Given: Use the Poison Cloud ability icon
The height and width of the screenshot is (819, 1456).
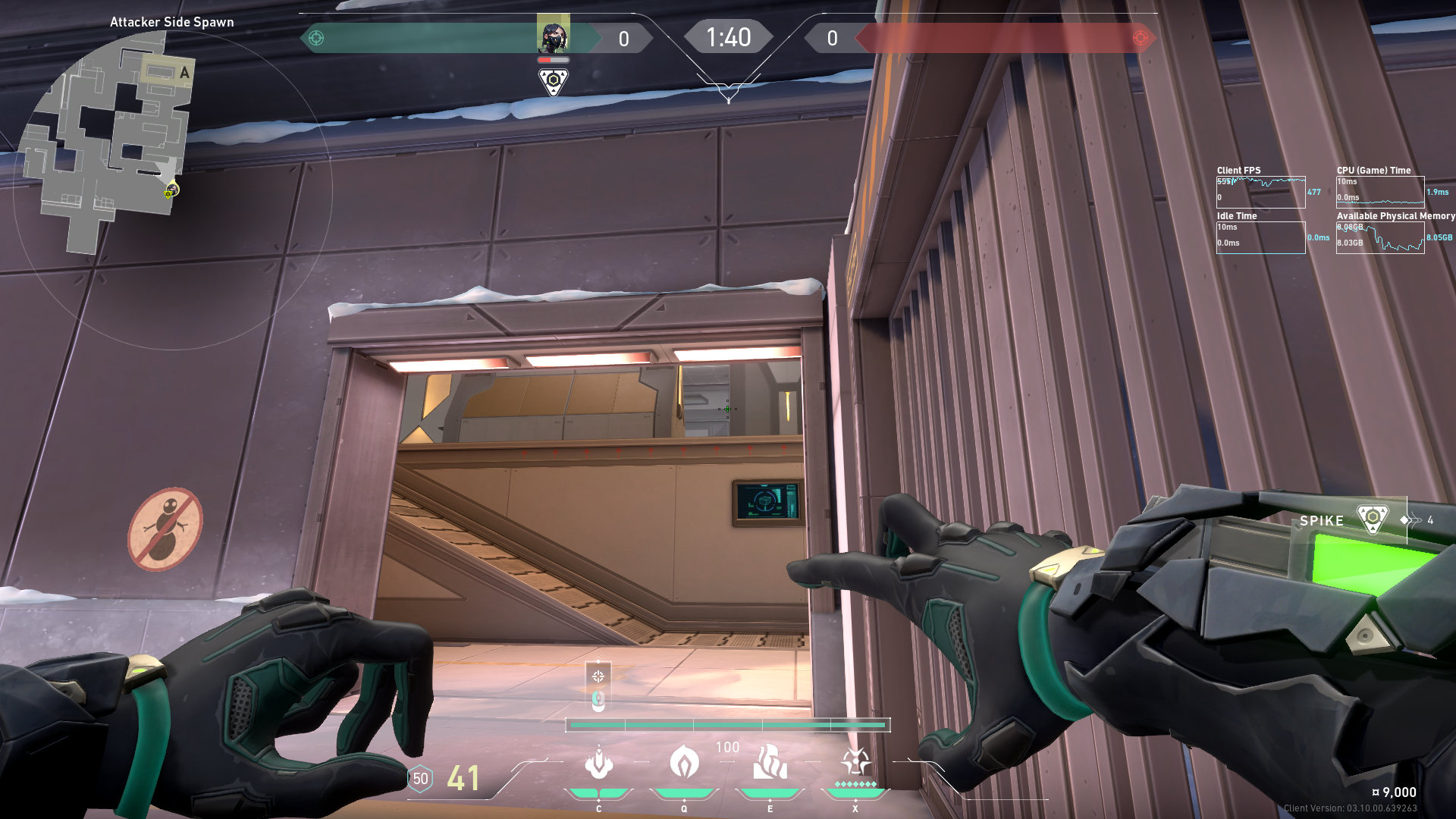Looking at the screenshot, I should [684, 763].
